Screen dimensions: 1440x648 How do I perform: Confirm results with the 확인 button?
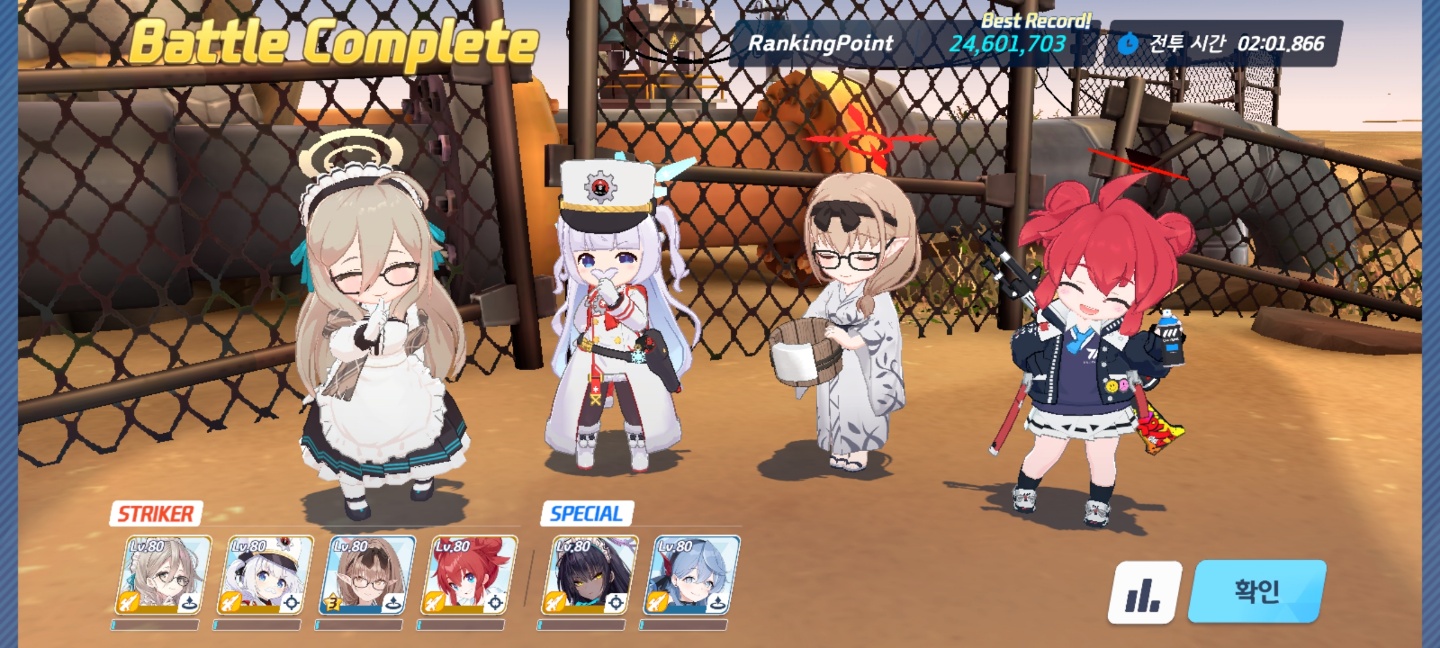(x=1256, y=592)
